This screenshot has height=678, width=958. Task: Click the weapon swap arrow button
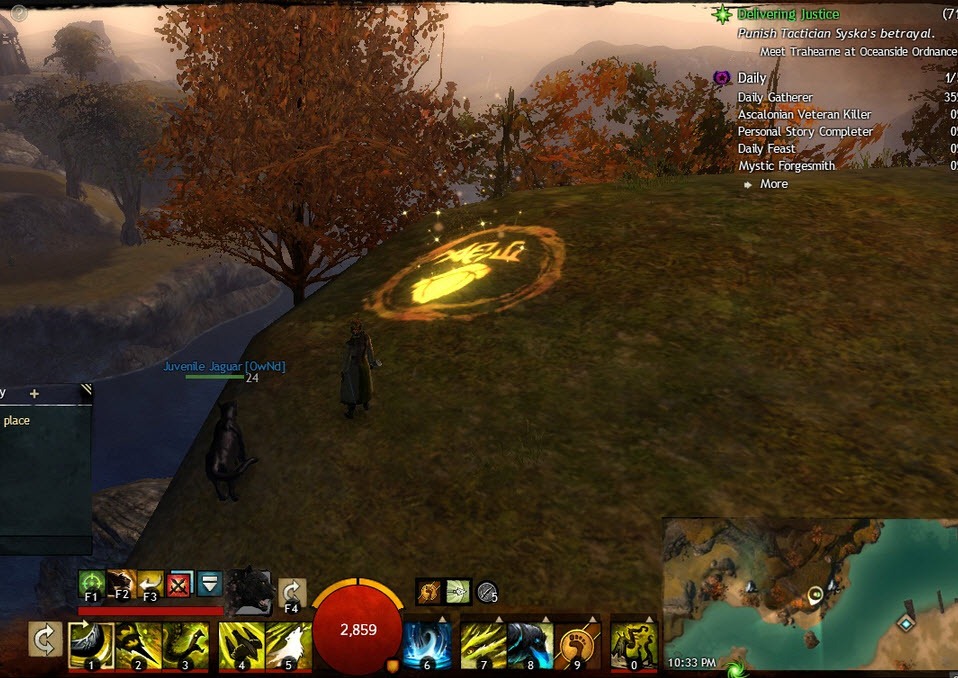coord(45,641)
